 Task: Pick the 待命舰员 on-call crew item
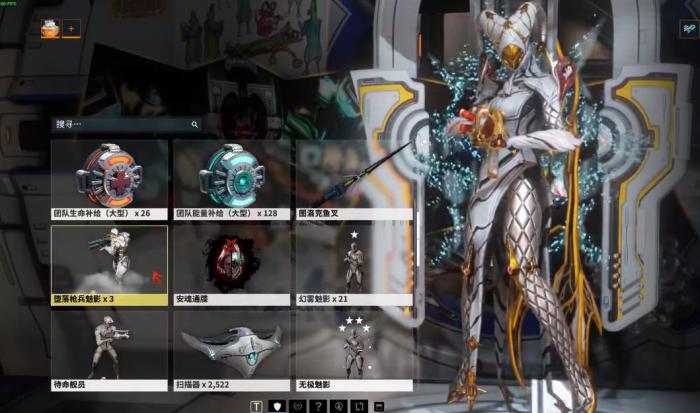[109, 349]
